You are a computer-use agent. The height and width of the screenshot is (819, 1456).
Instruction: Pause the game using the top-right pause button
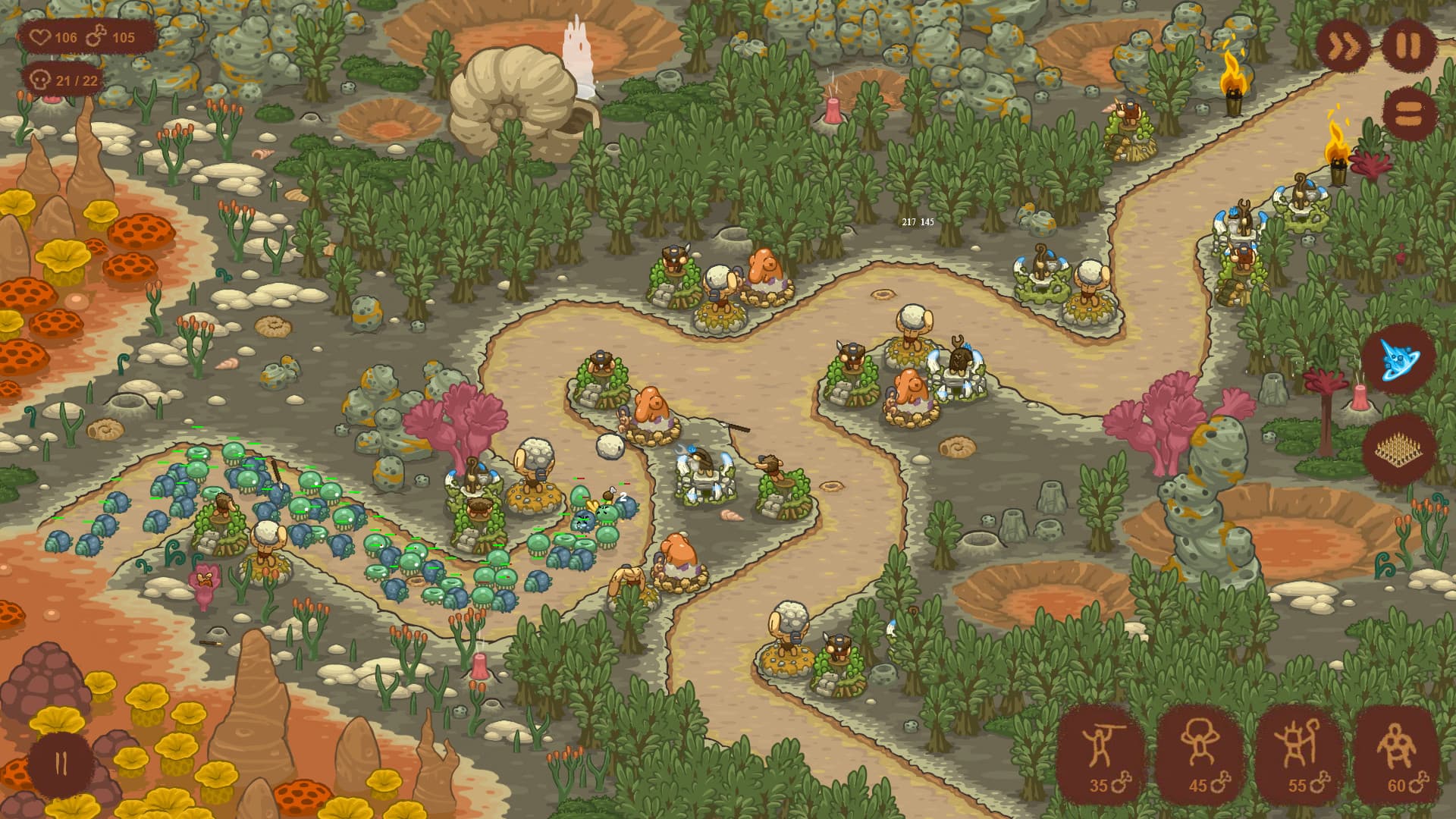point(1408,46)
